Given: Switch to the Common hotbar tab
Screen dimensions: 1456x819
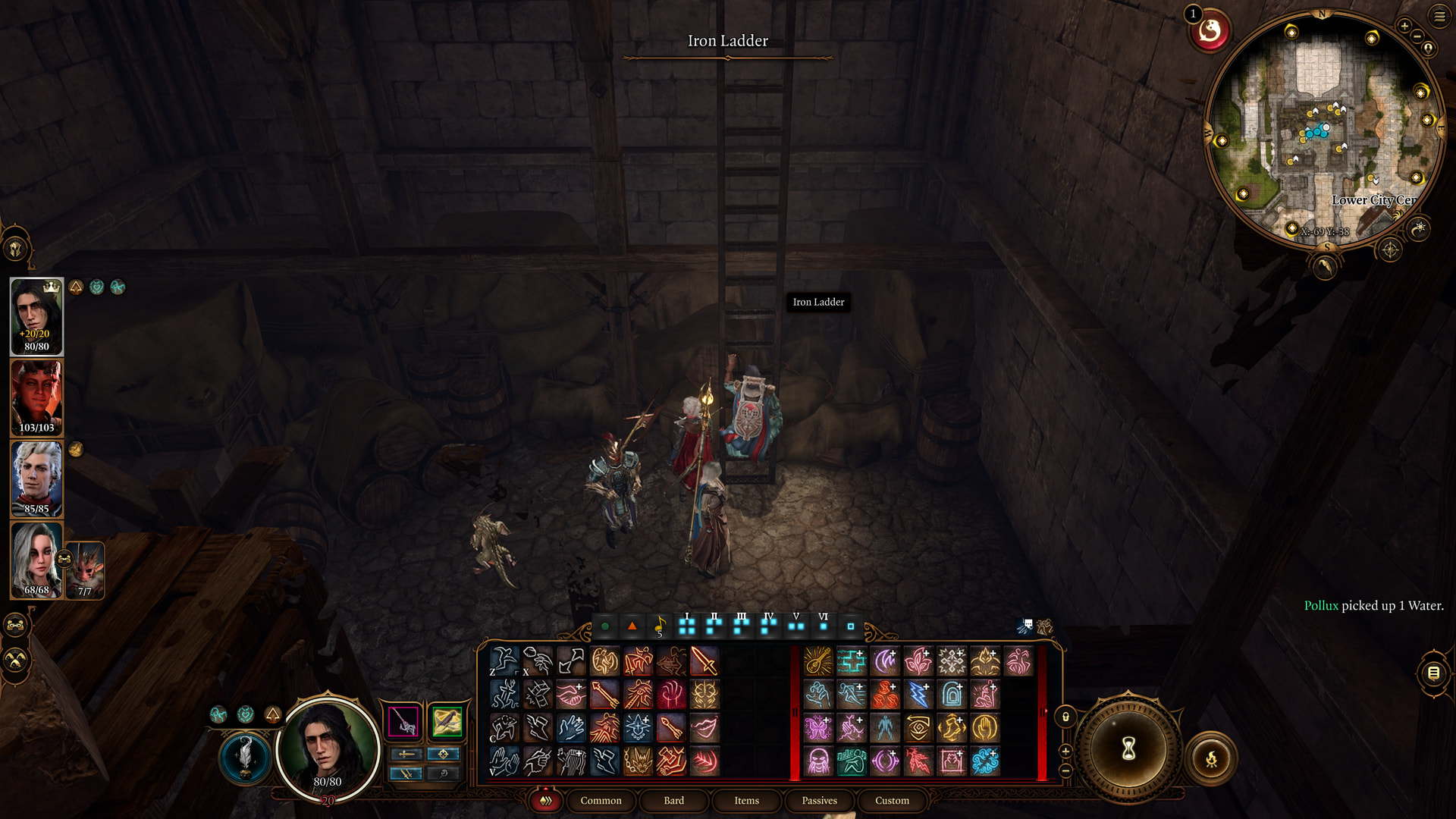Looking at the screenshot, I should click(x=601, y=801).
